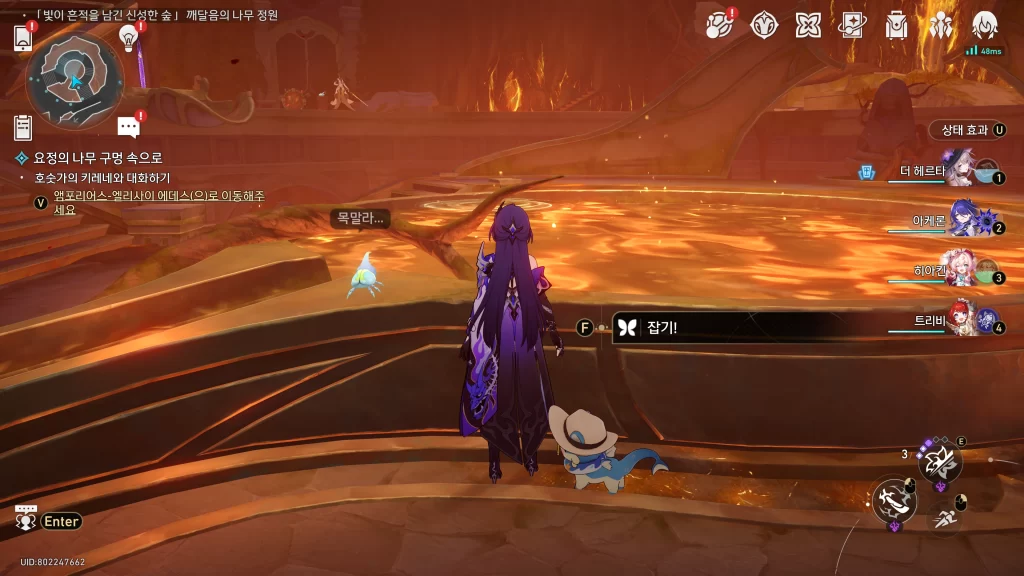The image size is (1024, 576).
Task: Open the chat speech bubble icon
Action: click(x=128, y=126)
